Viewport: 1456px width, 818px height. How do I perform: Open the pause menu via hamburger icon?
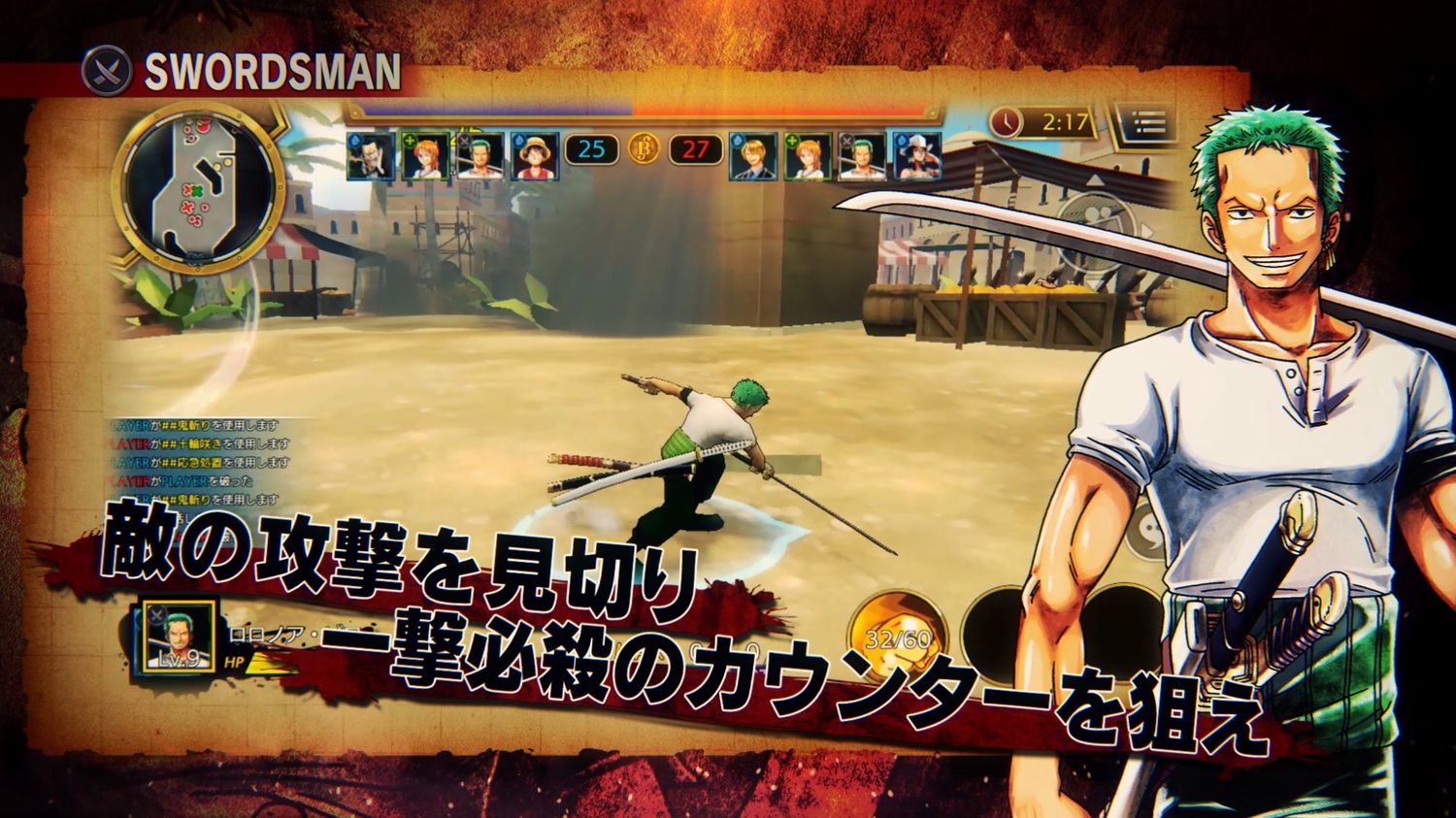tap(1141, 123)
